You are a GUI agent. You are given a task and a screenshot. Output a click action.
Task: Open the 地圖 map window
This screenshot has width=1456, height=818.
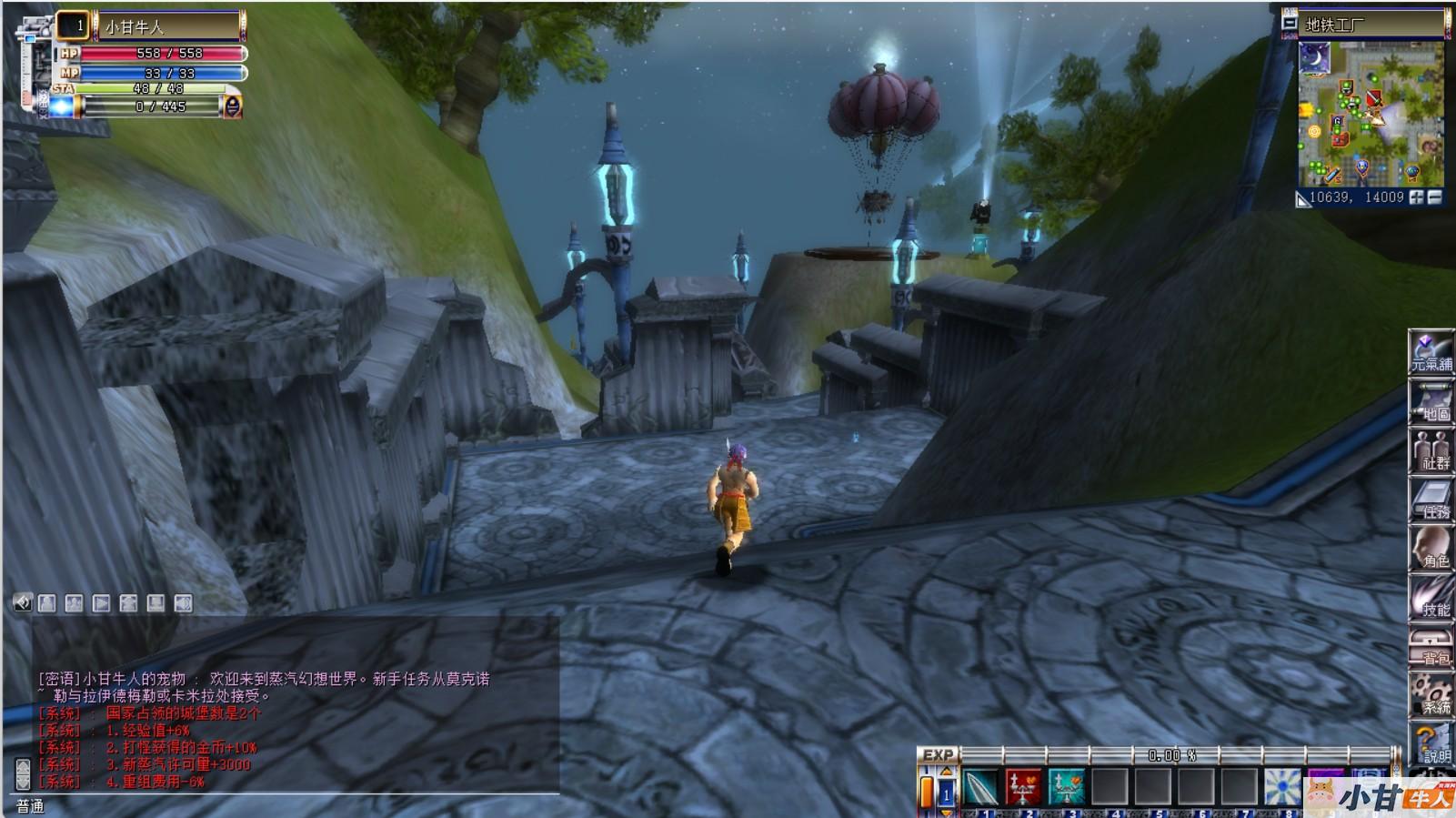point(1431,401)
